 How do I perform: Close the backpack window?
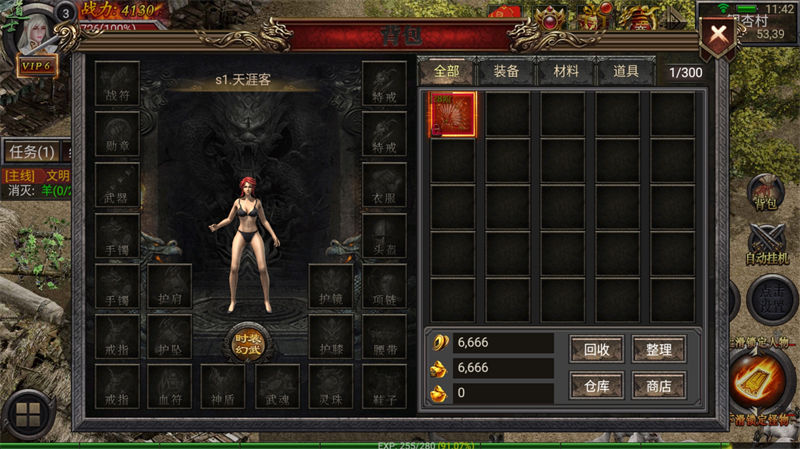[x=718, y=36]
